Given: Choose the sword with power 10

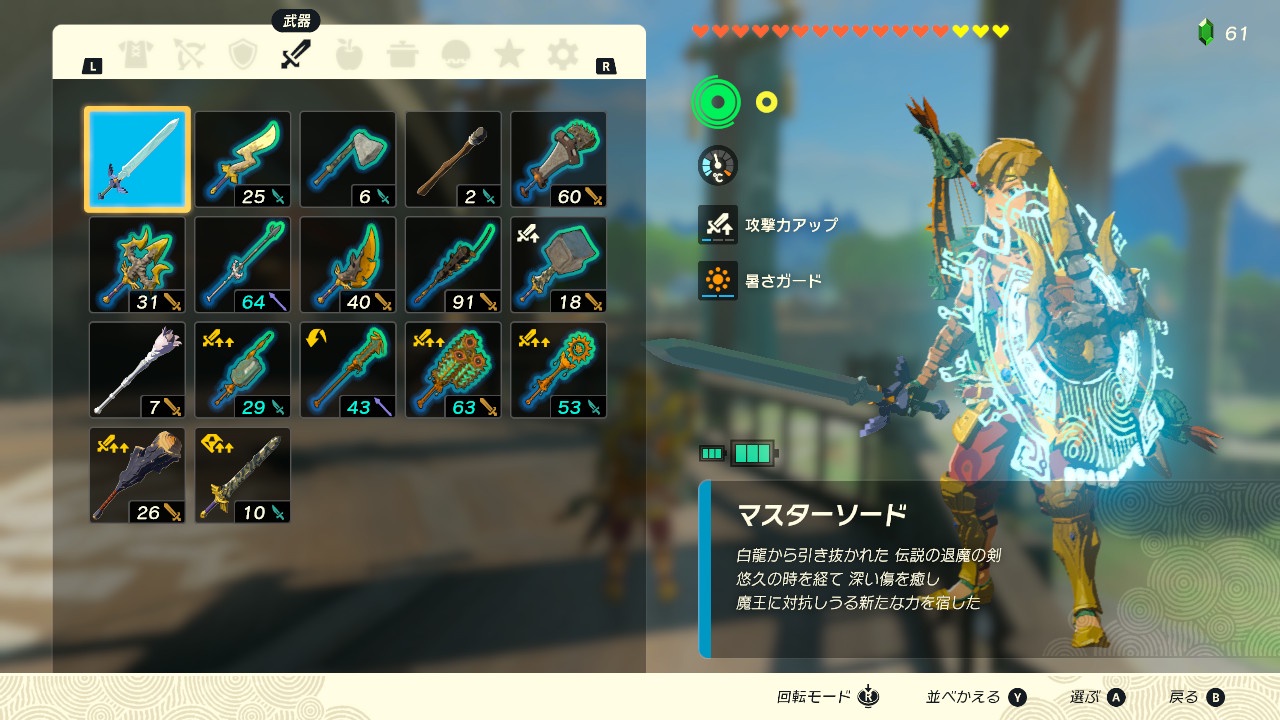Looking at the screenshot, I should 243,475.
